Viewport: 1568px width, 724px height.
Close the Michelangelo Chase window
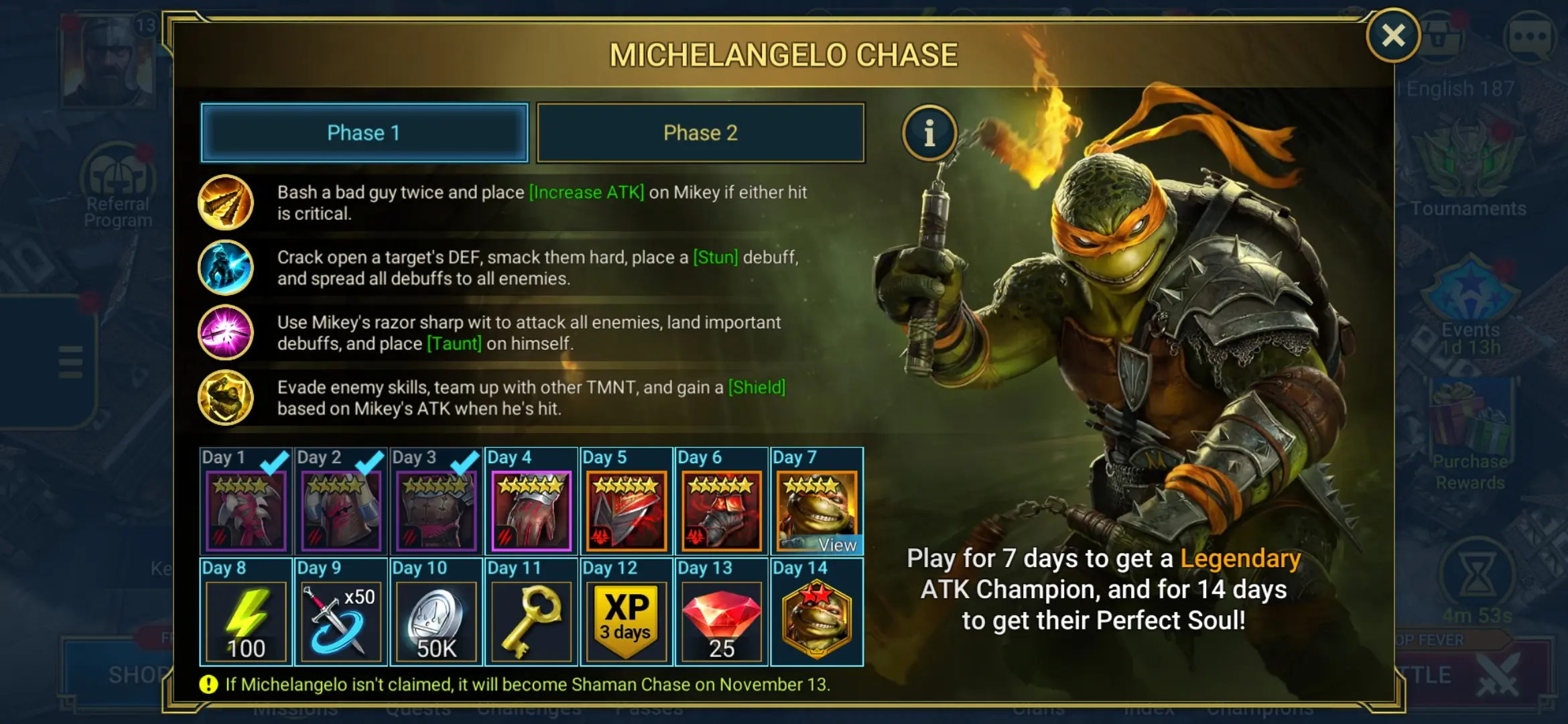(x=1393, y=36)
